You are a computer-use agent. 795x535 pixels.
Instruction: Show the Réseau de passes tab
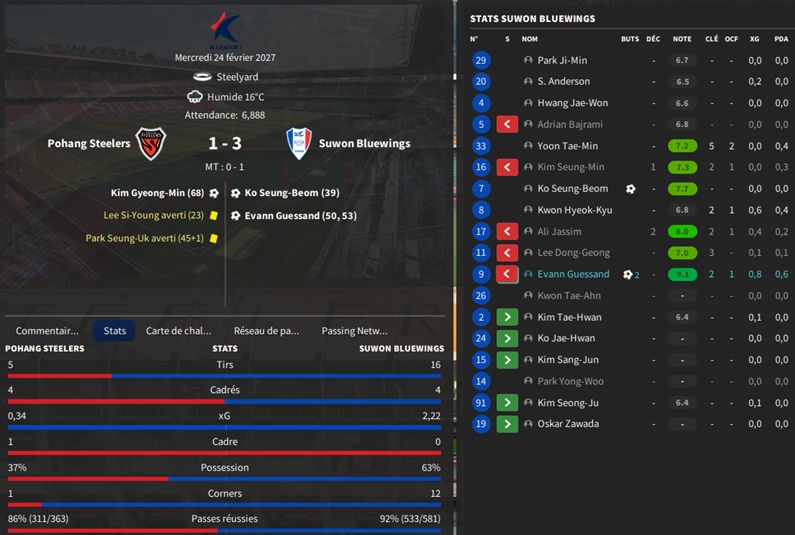tap(266, 330)
